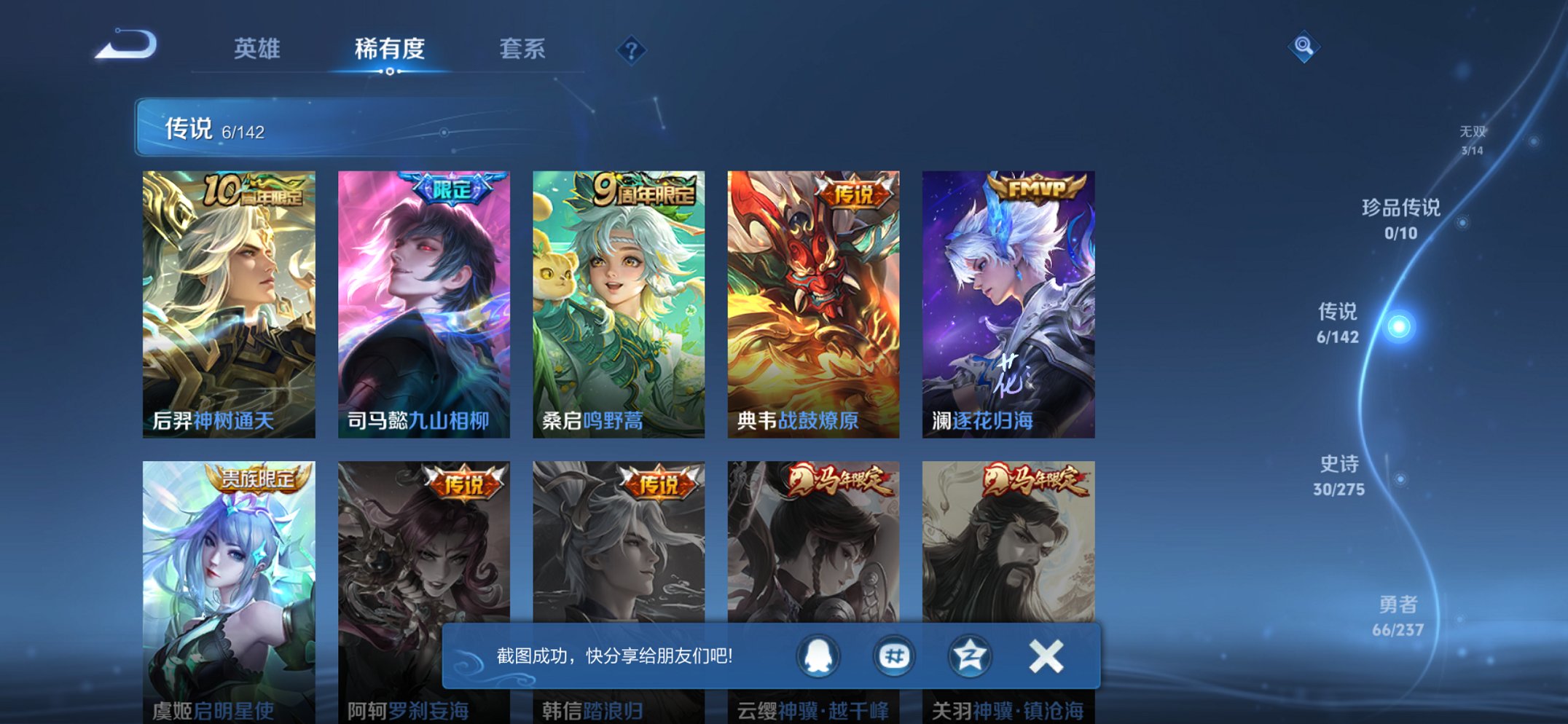
Task: Dismiss the screenshot share bar
Action: (x=1045, y=656)
